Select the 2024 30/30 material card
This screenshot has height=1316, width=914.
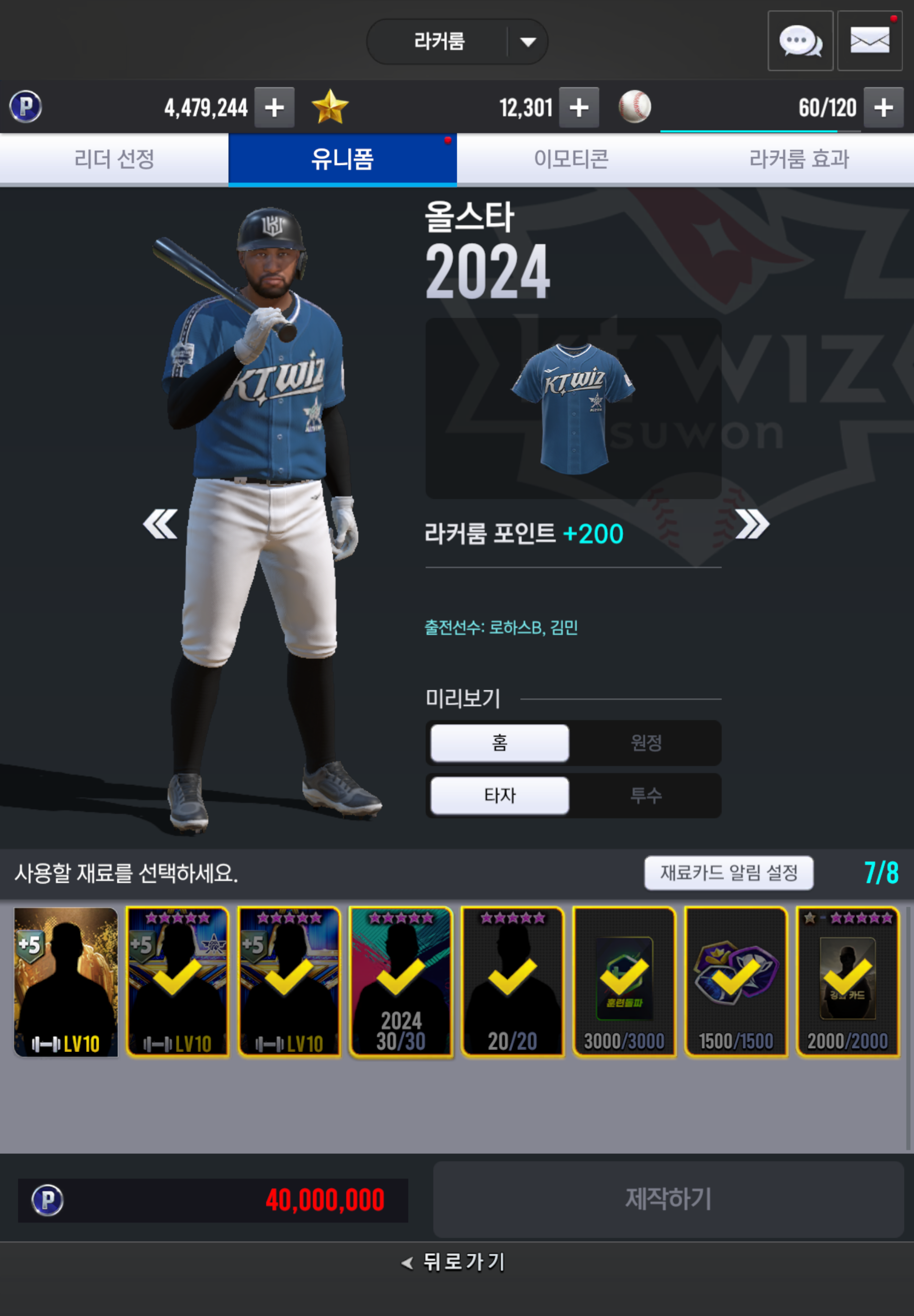pyautogui.click(x=401, y=982)
